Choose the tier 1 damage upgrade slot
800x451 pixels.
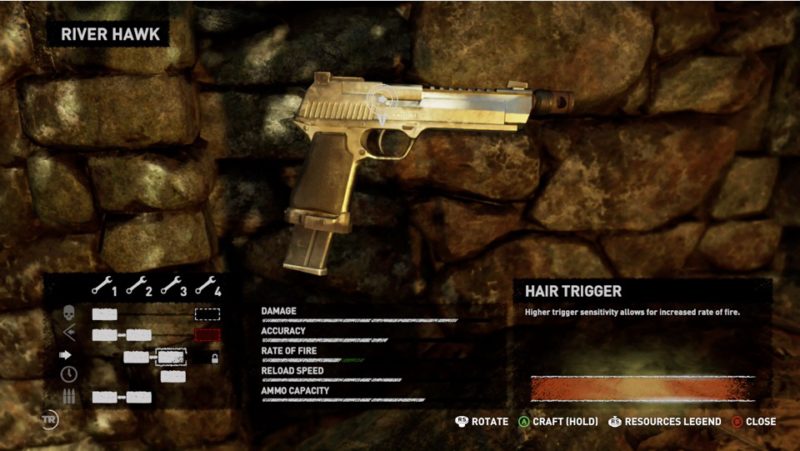104,314
